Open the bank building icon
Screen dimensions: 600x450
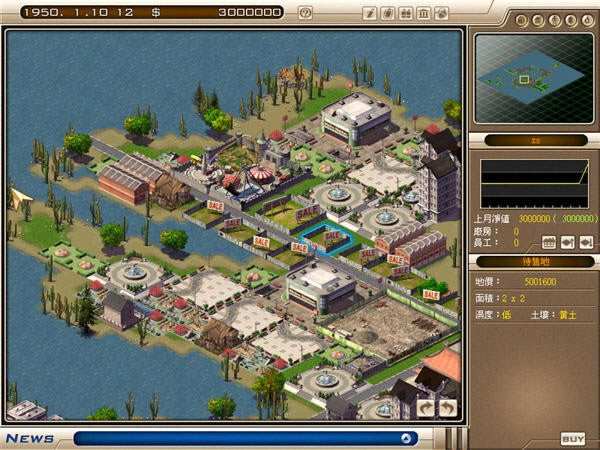coord(423,13)
